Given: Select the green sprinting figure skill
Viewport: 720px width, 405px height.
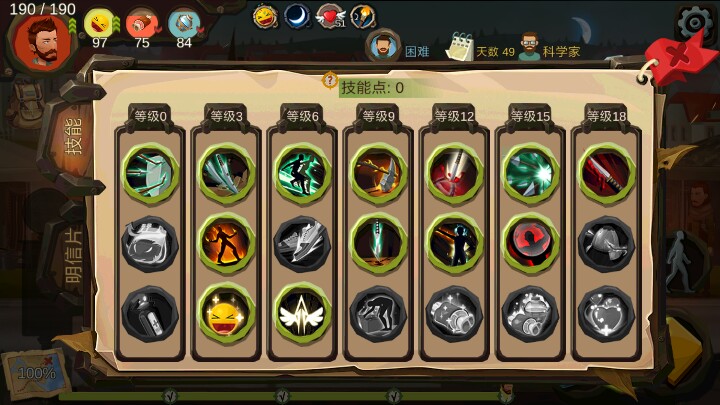Looking at the screenshot, I should click(x=302, y=172).
